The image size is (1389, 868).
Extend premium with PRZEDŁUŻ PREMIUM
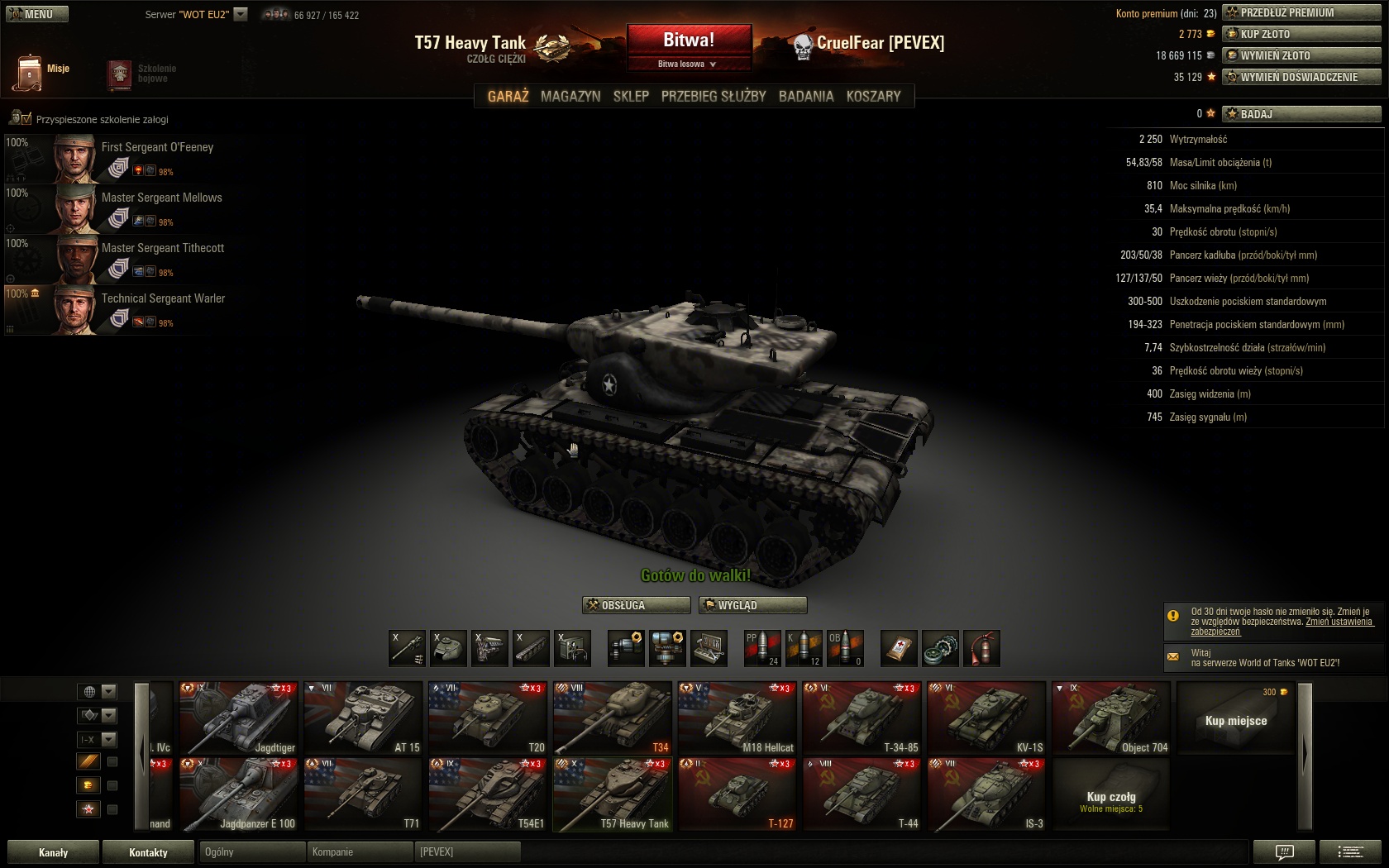click(x=1301, y=12)
